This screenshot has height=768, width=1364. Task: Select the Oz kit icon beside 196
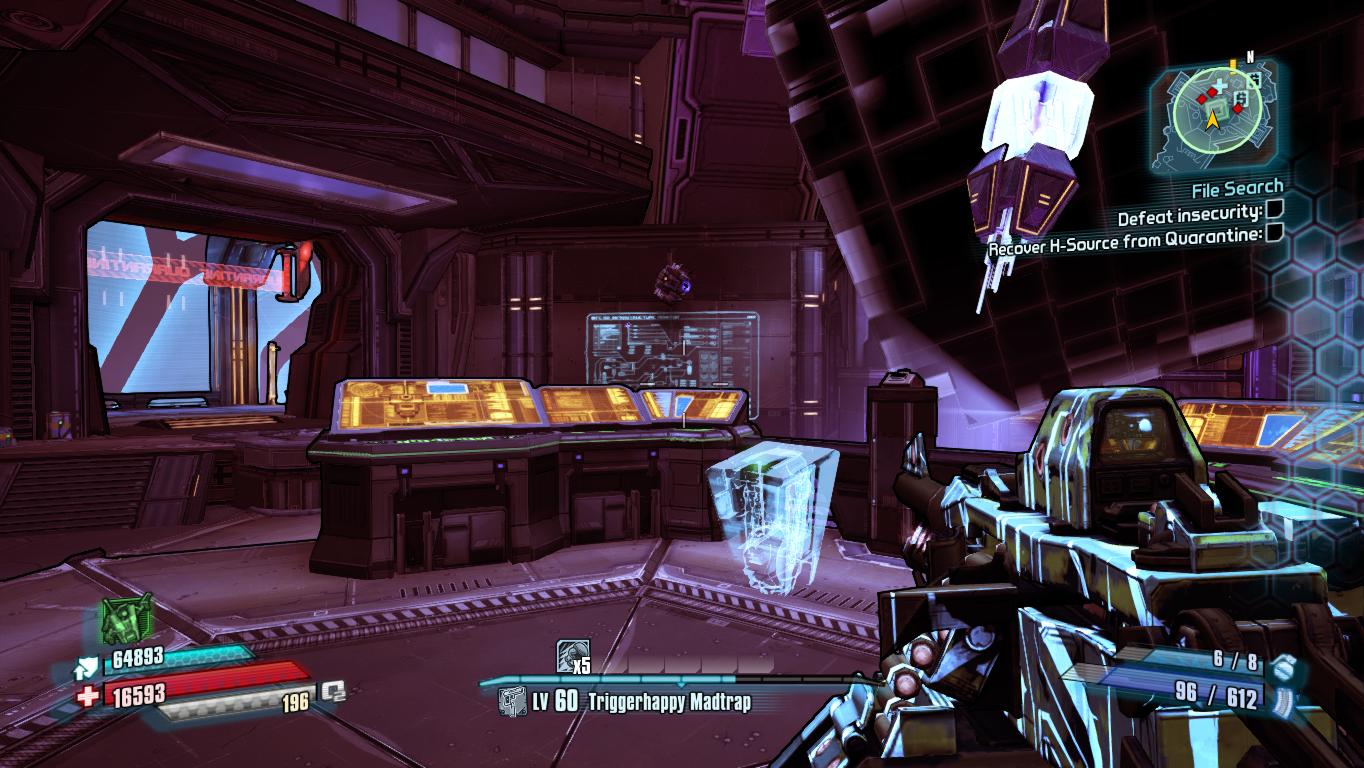(332, 692)
